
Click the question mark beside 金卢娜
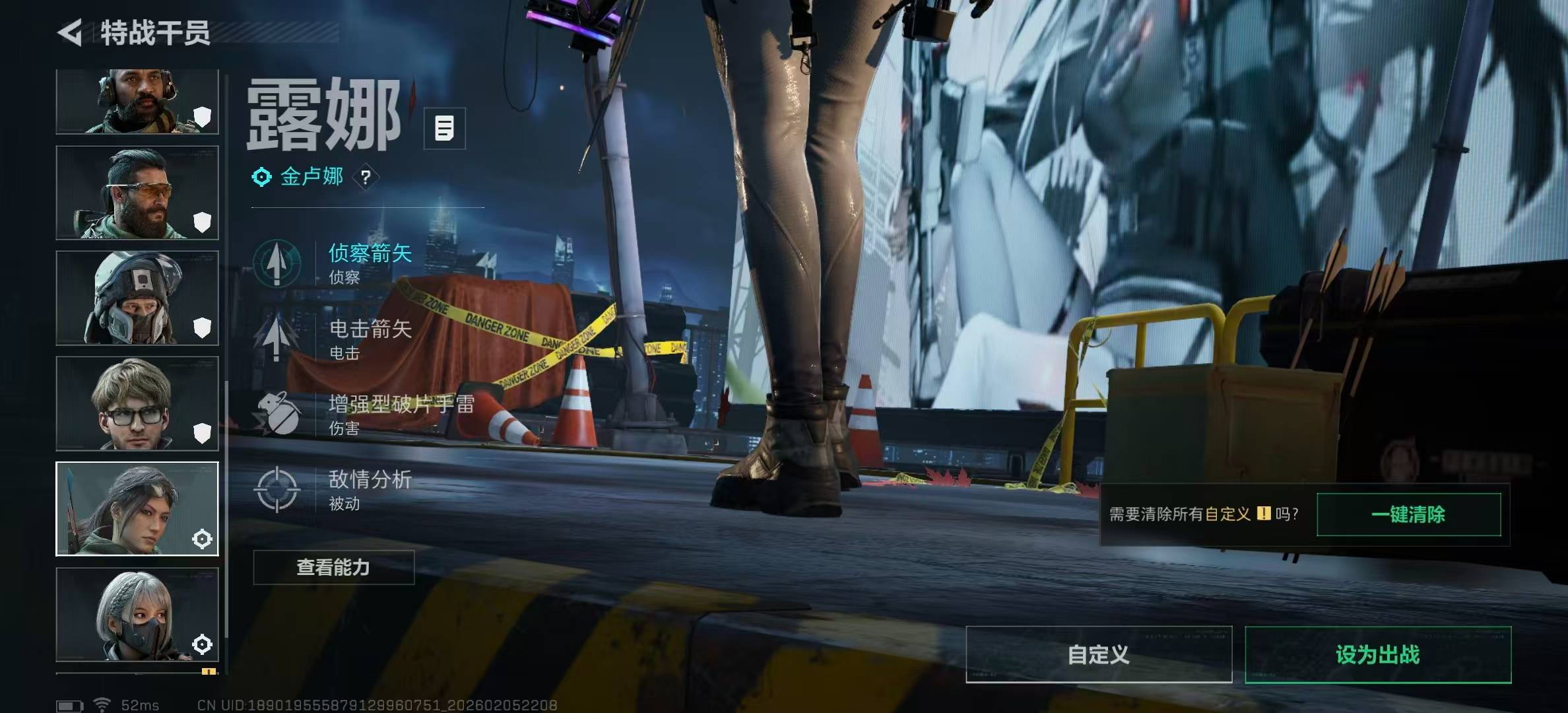pyautogui.click(x=366, y=177)
